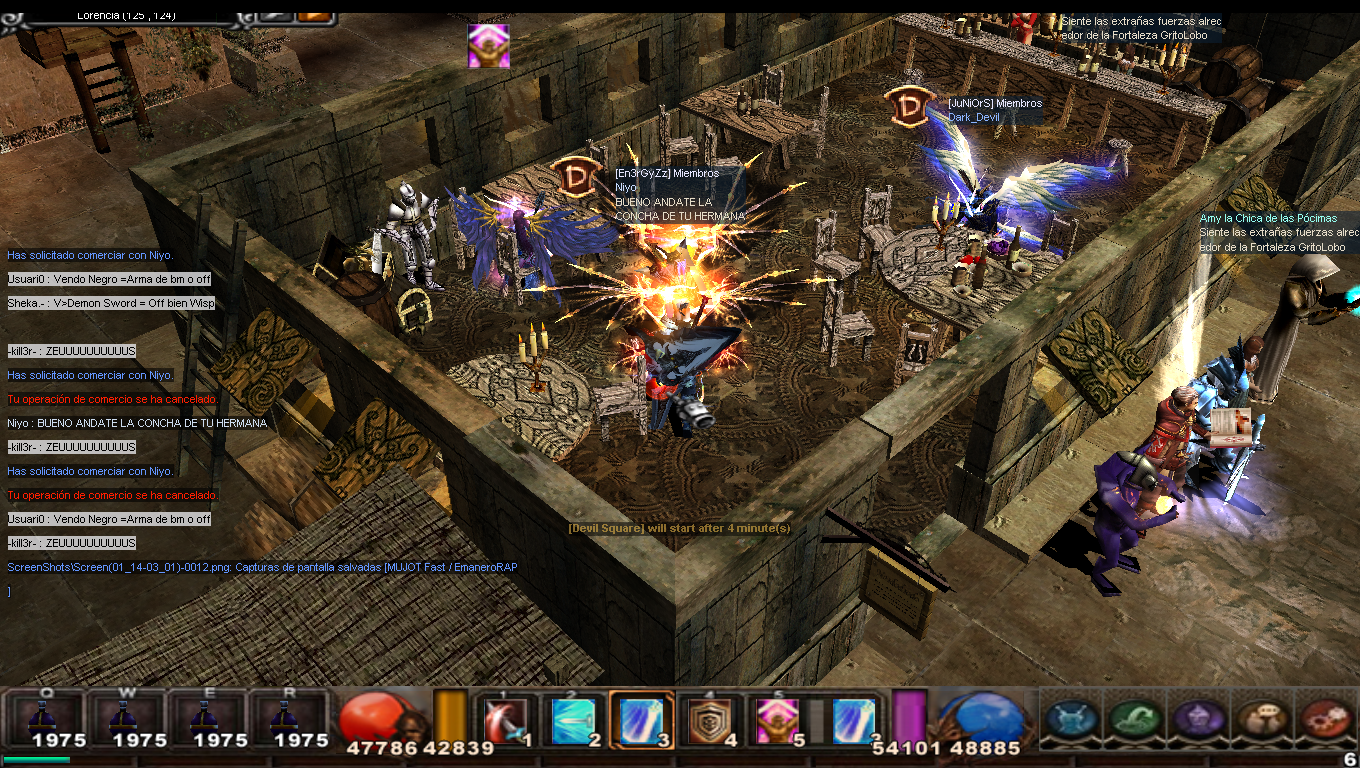
Task: Open the blue crossed-swords menu icon
Action: [1071, 718]
